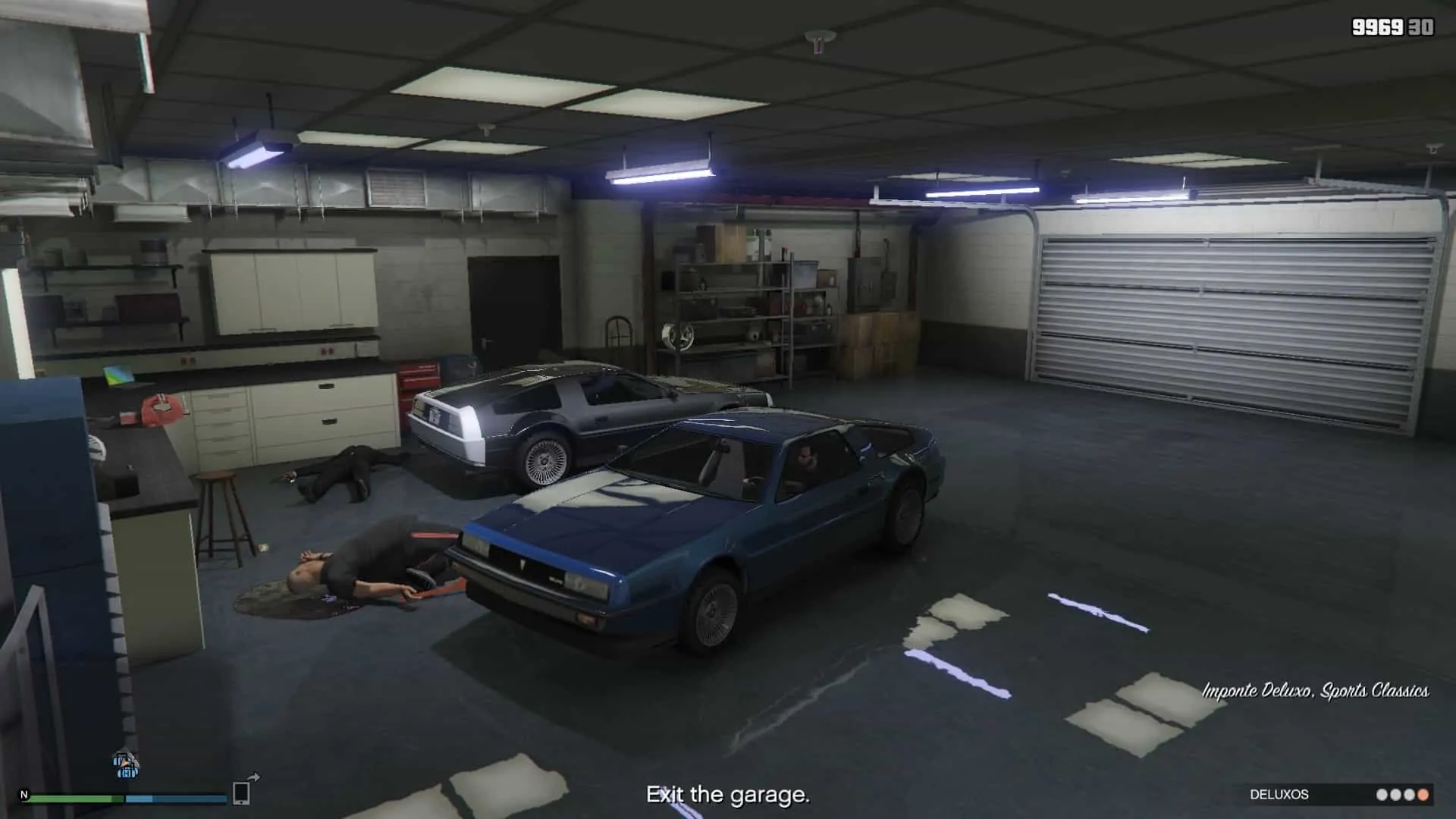The height and width of the screenshot is (819, 1456).
Task: Select the 'H' heliport blip on the minimap
Action: 128,772
